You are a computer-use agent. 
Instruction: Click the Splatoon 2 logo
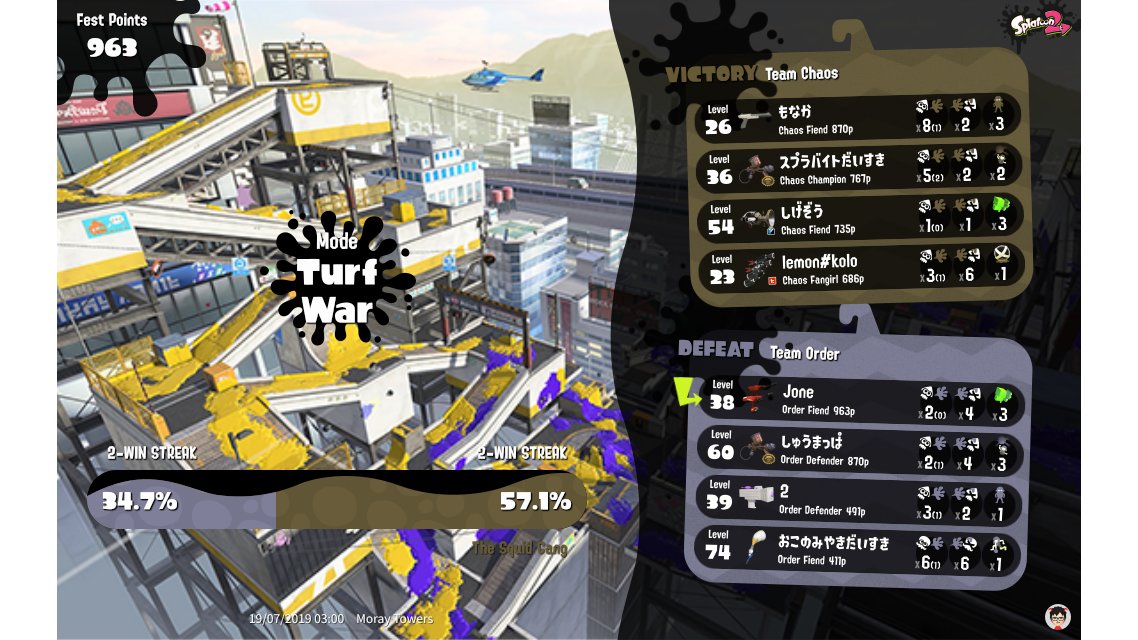[x=1040, y=22]
